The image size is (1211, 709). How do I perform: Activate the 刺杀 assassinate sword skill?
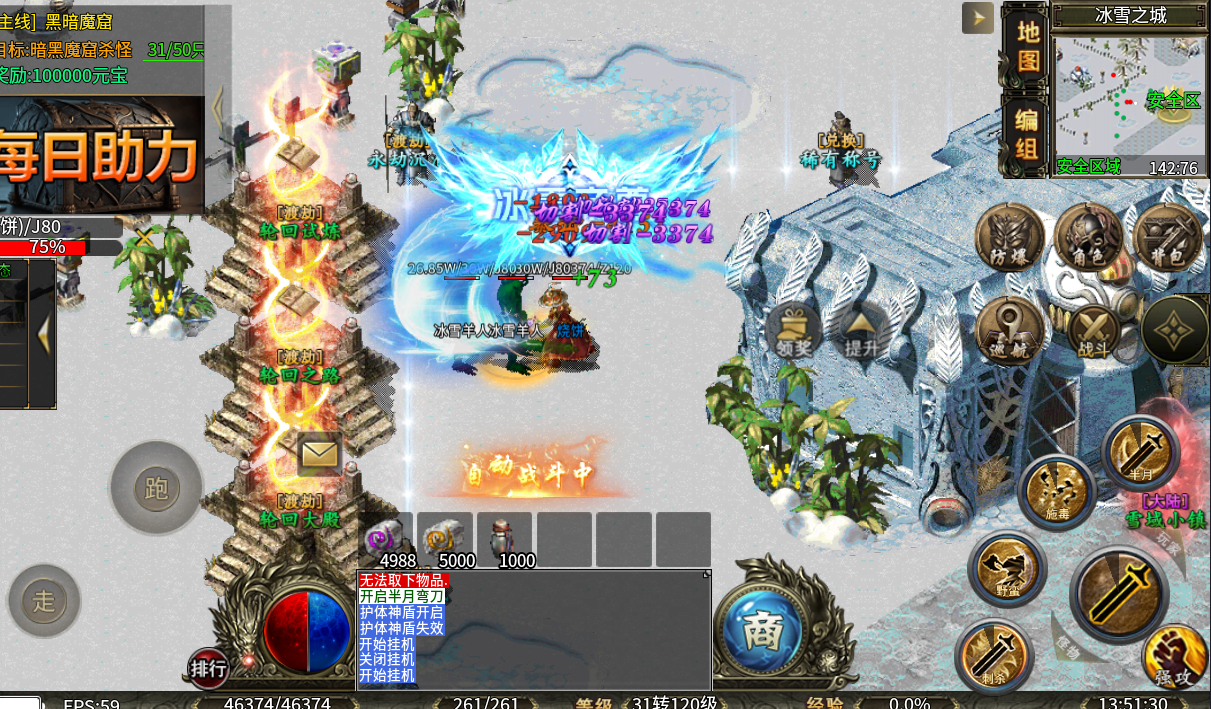[x=993, y=655]
